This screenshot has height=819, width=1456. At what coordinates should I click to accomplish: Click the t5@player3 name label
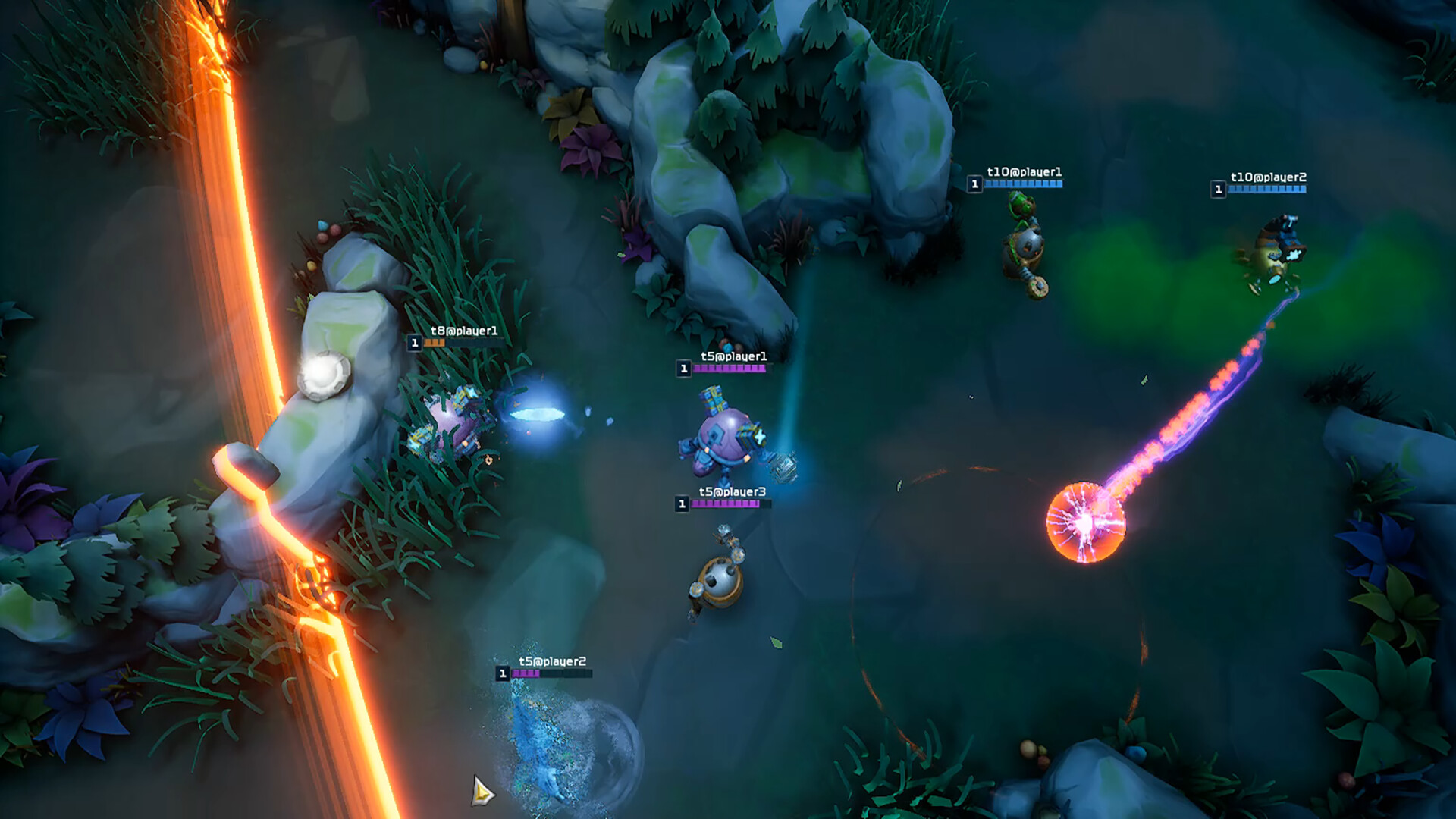[730, 491]
